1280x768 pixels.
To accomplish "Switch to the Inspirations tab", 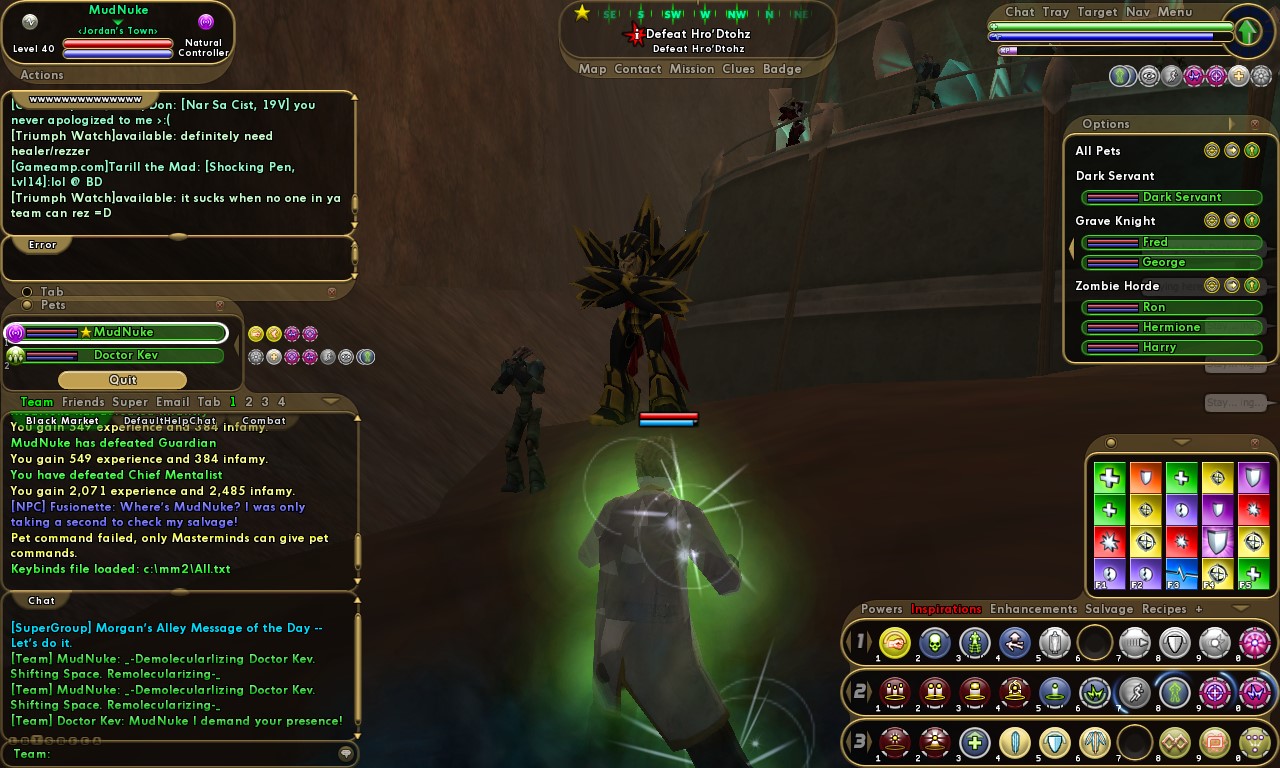I will [x=946, y=609].
